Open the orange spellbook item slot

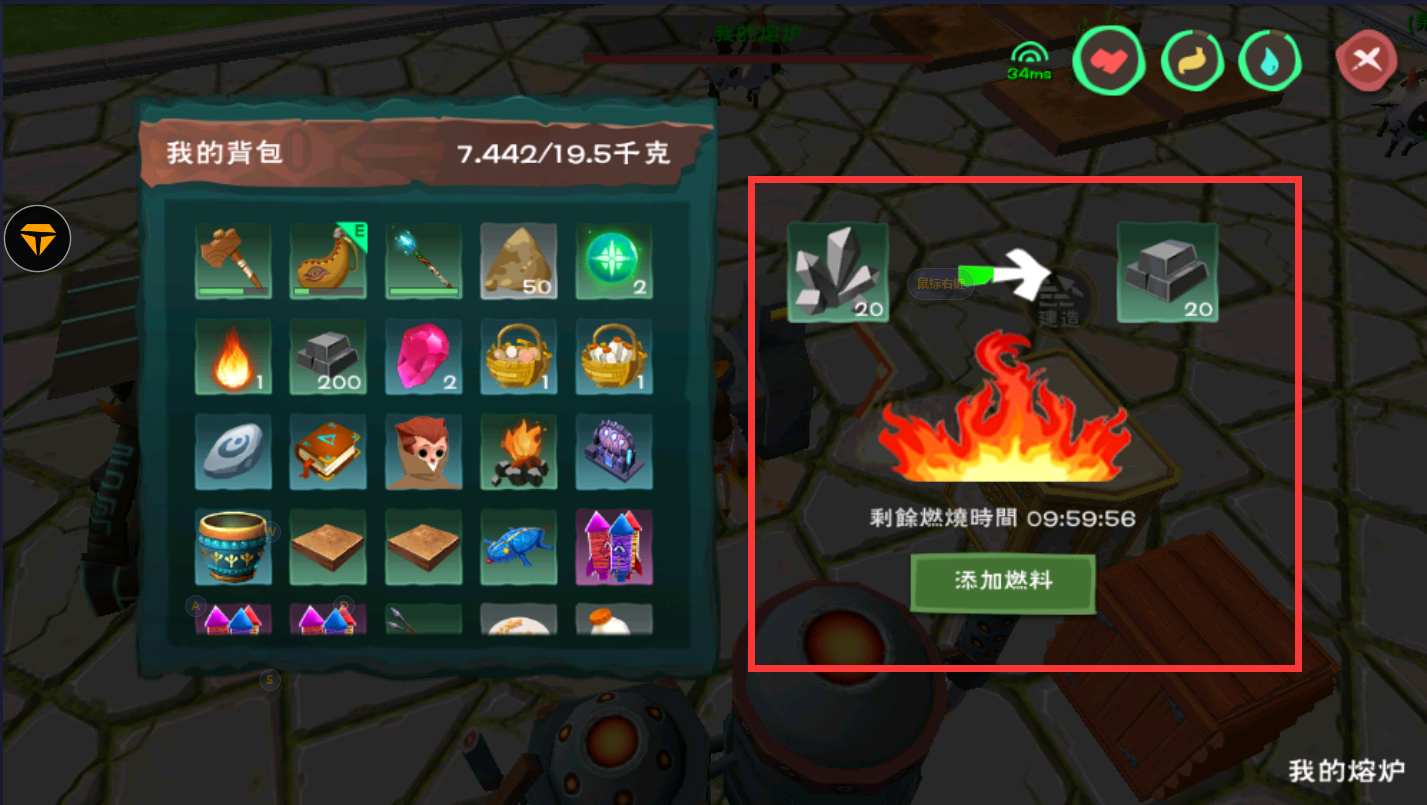pyautogui.click(x=328, y=452)
